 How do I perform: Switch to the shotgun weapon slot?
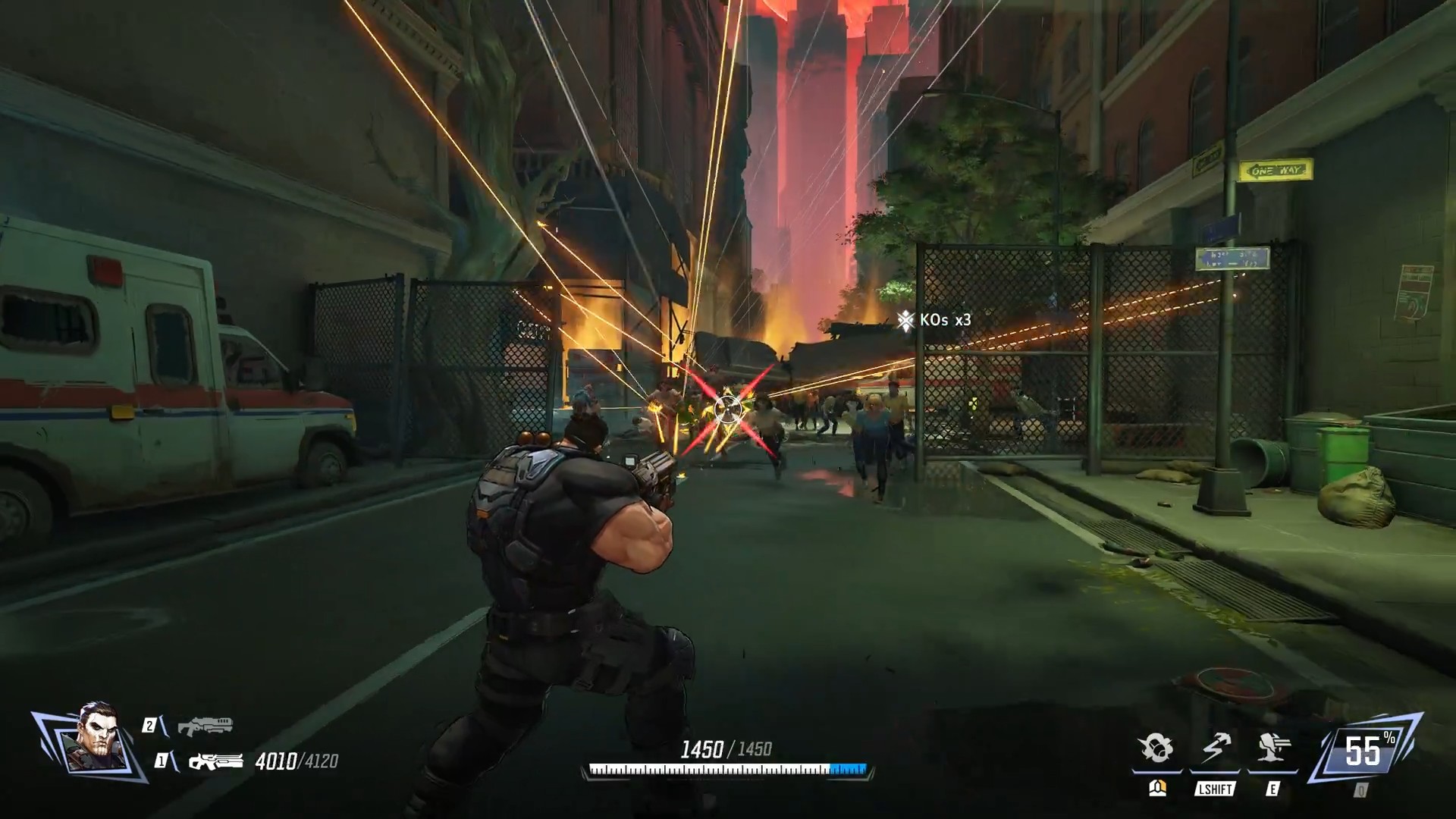(x=205, y=726)
